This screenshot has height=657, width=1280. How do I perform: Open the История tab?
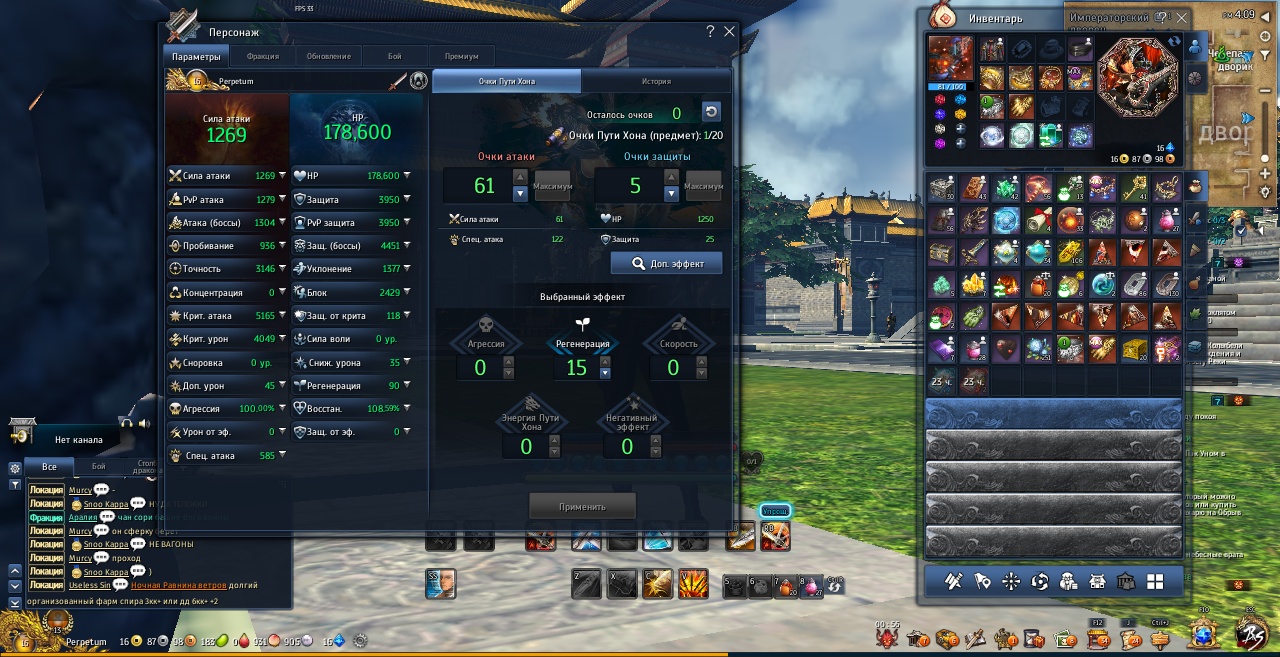[x=656, y=81]
